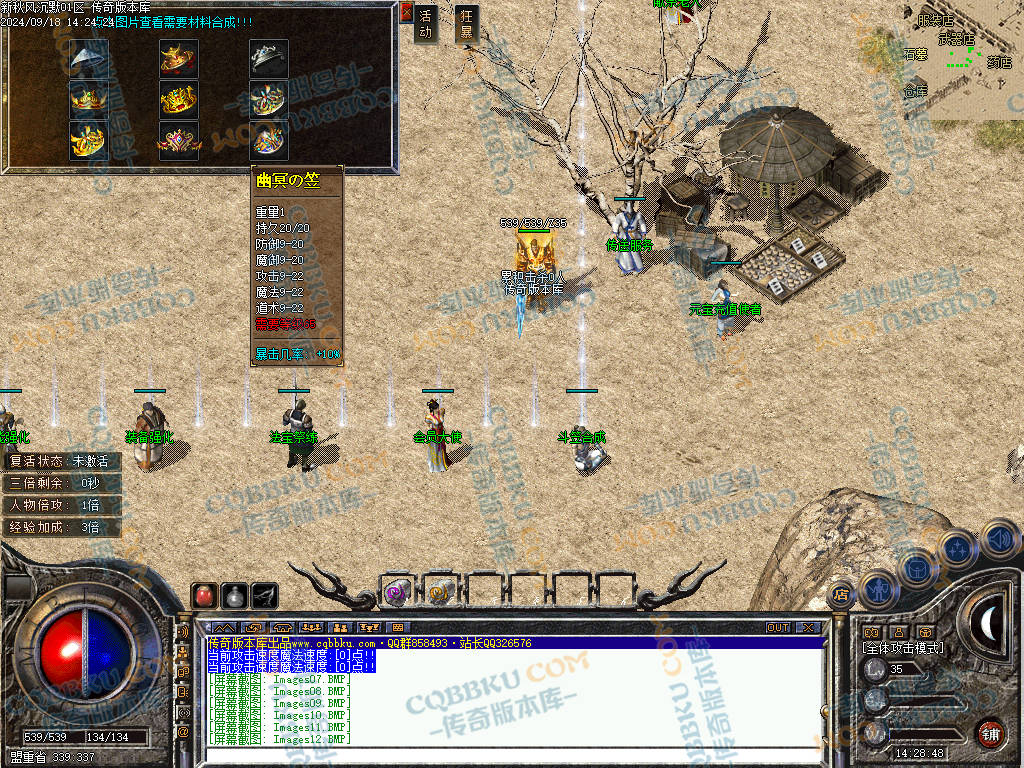The height and width of the screenshot is (768, 1024).
Task: Open the character figure round button
Action: pos(878,588)
